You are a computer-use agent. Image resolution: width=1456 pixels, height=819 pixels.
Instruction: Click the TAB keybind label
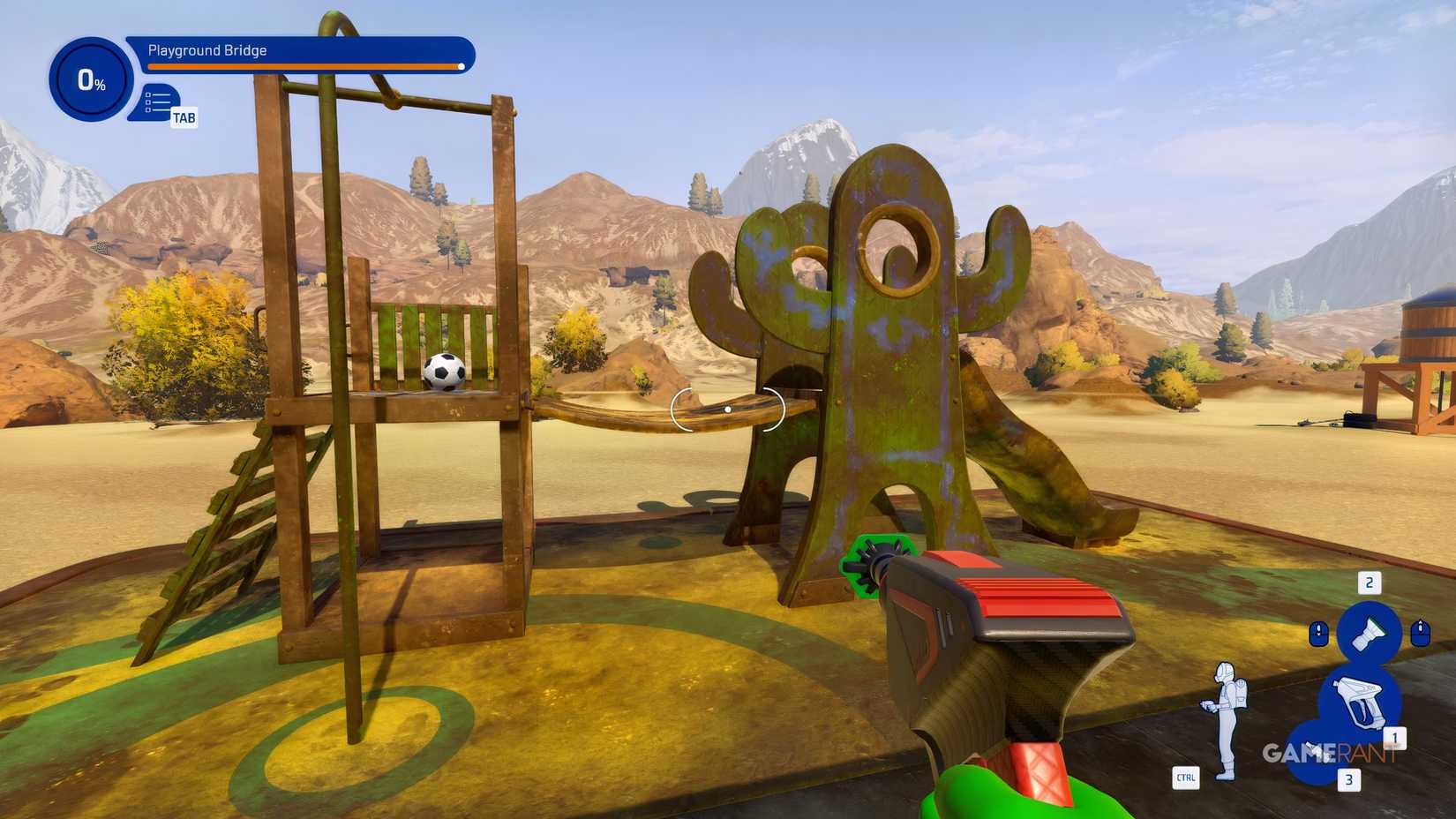coord(184,117)
